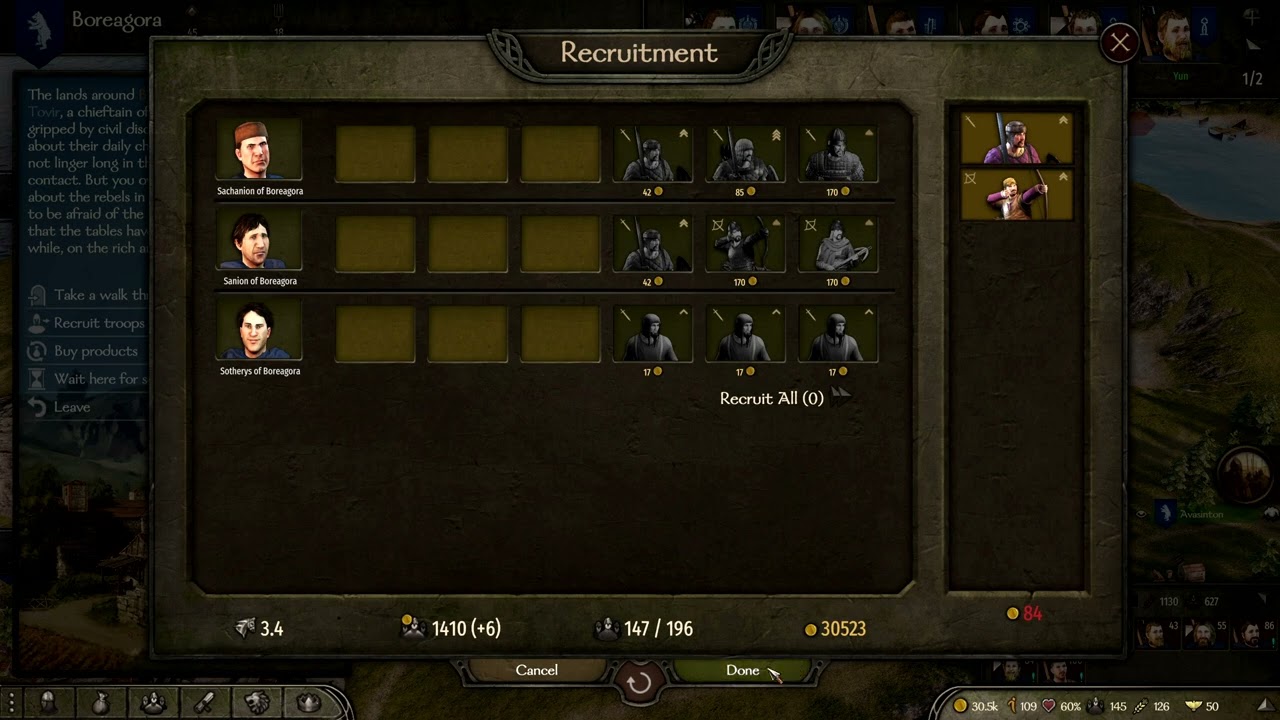Recruit Sachanion's 85 gold troop
This screenshot has width=1280, height=720.
745,154
